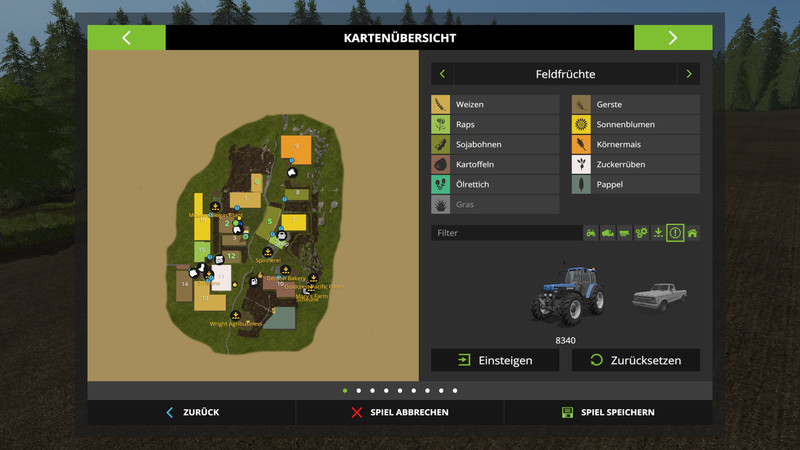The height and width of the screenshot is (450, 800).
Task: Toggle the Weizen crop legend entry
Action: tap(495, 105)
